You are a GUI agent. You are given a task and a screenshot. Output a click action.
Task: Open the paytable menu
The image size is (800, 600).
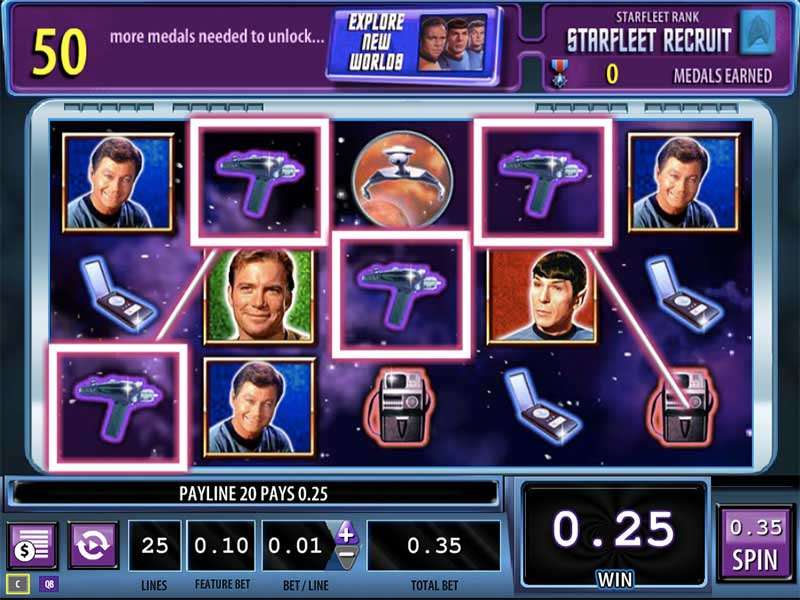(32, 545)
